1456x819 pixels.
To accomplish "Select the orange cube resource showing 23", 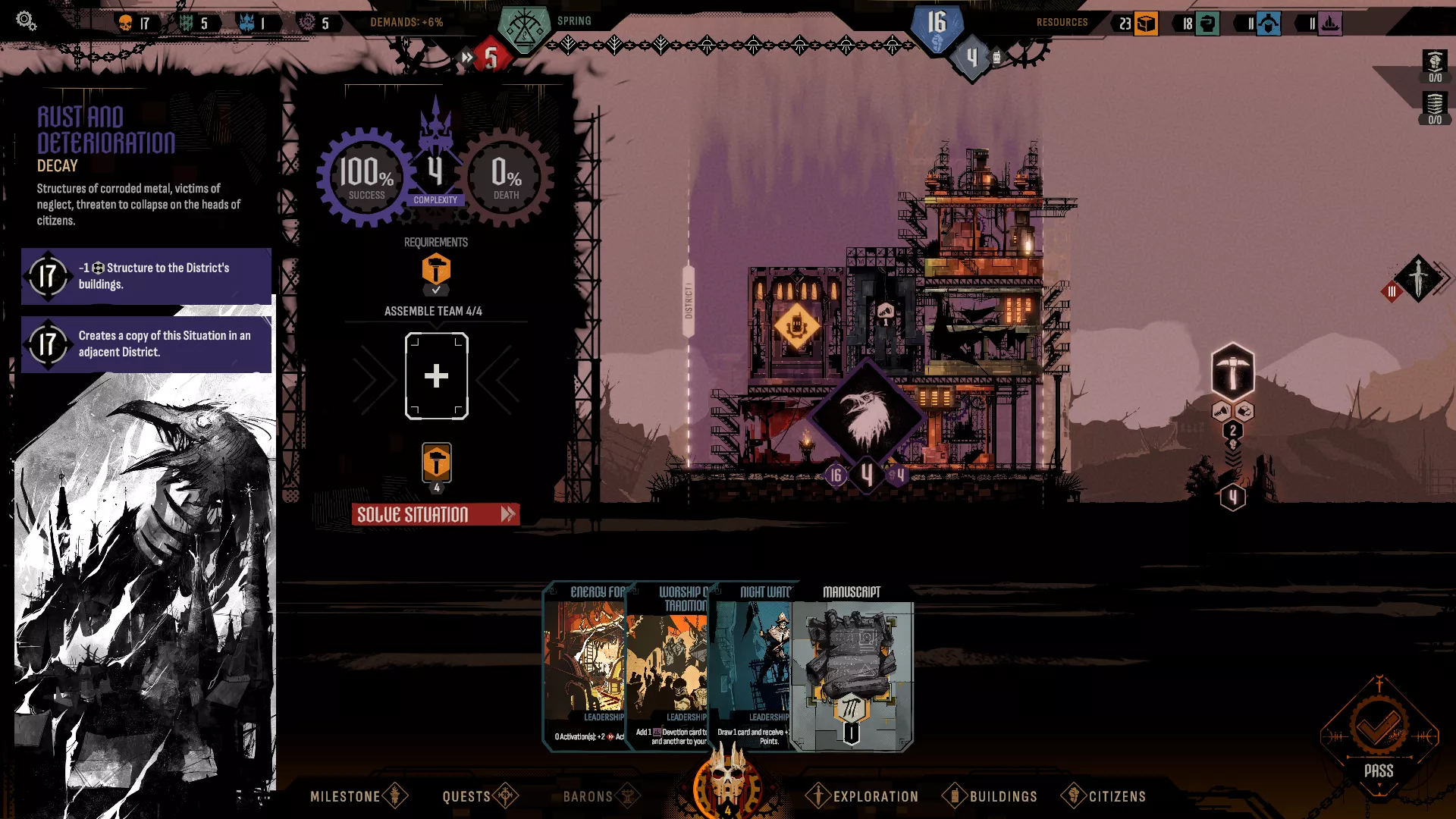I will pos(1147,24).
